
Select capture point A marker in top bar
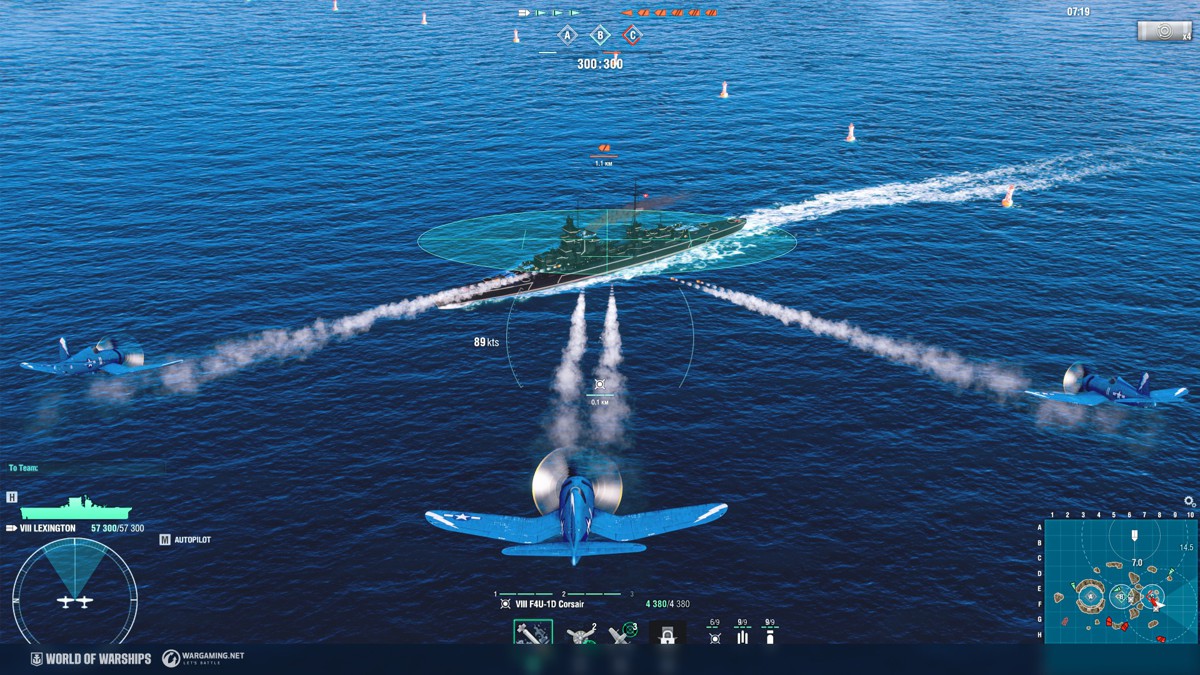tap(568, 36)
